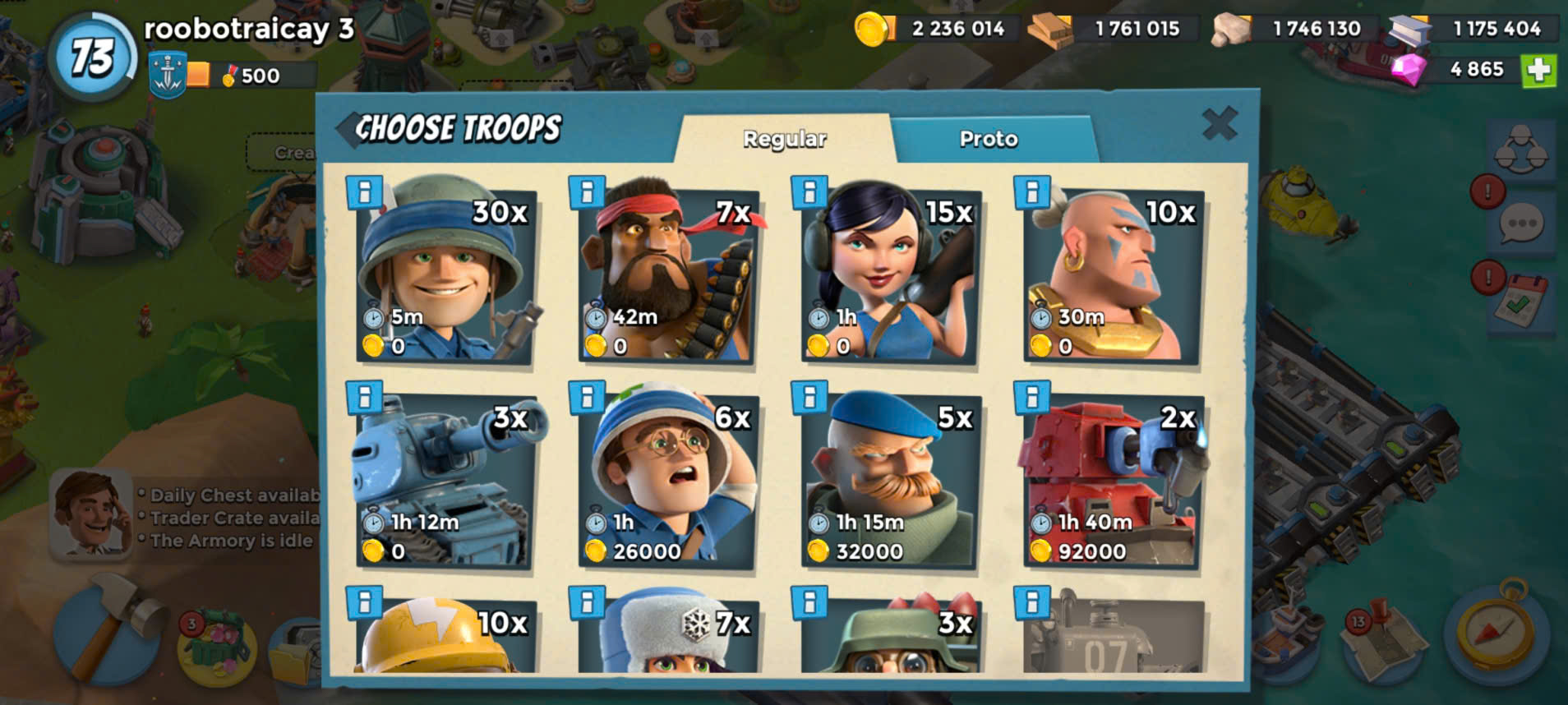Image resolution: width=1568 pixels, height=705 pixels.
Task: Close the Choose Troops window
Action: tap(1219, 124)
